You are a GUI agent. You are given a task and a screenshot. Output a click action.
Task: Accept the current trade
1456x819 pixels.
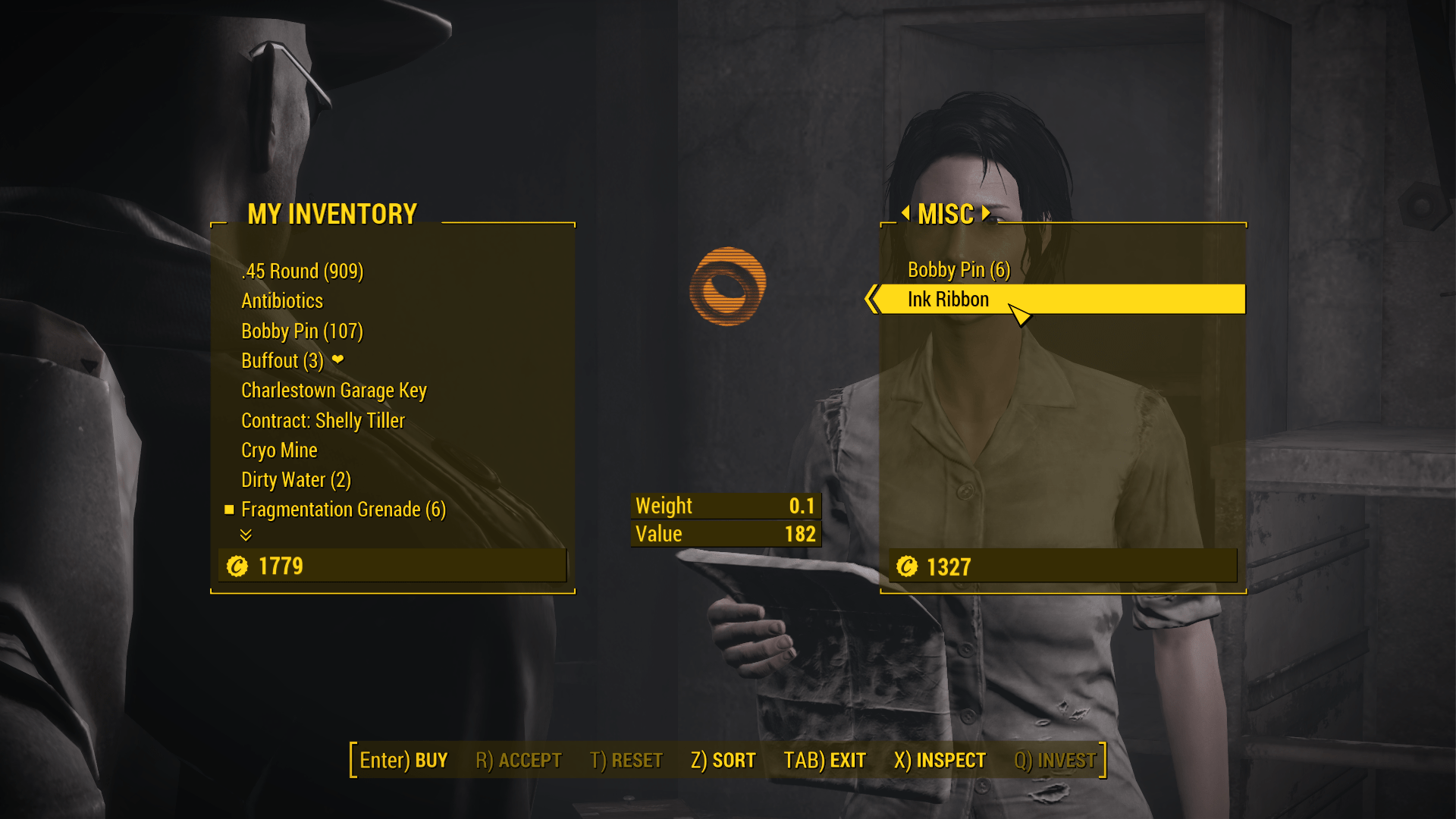click(x=518, y=761)
